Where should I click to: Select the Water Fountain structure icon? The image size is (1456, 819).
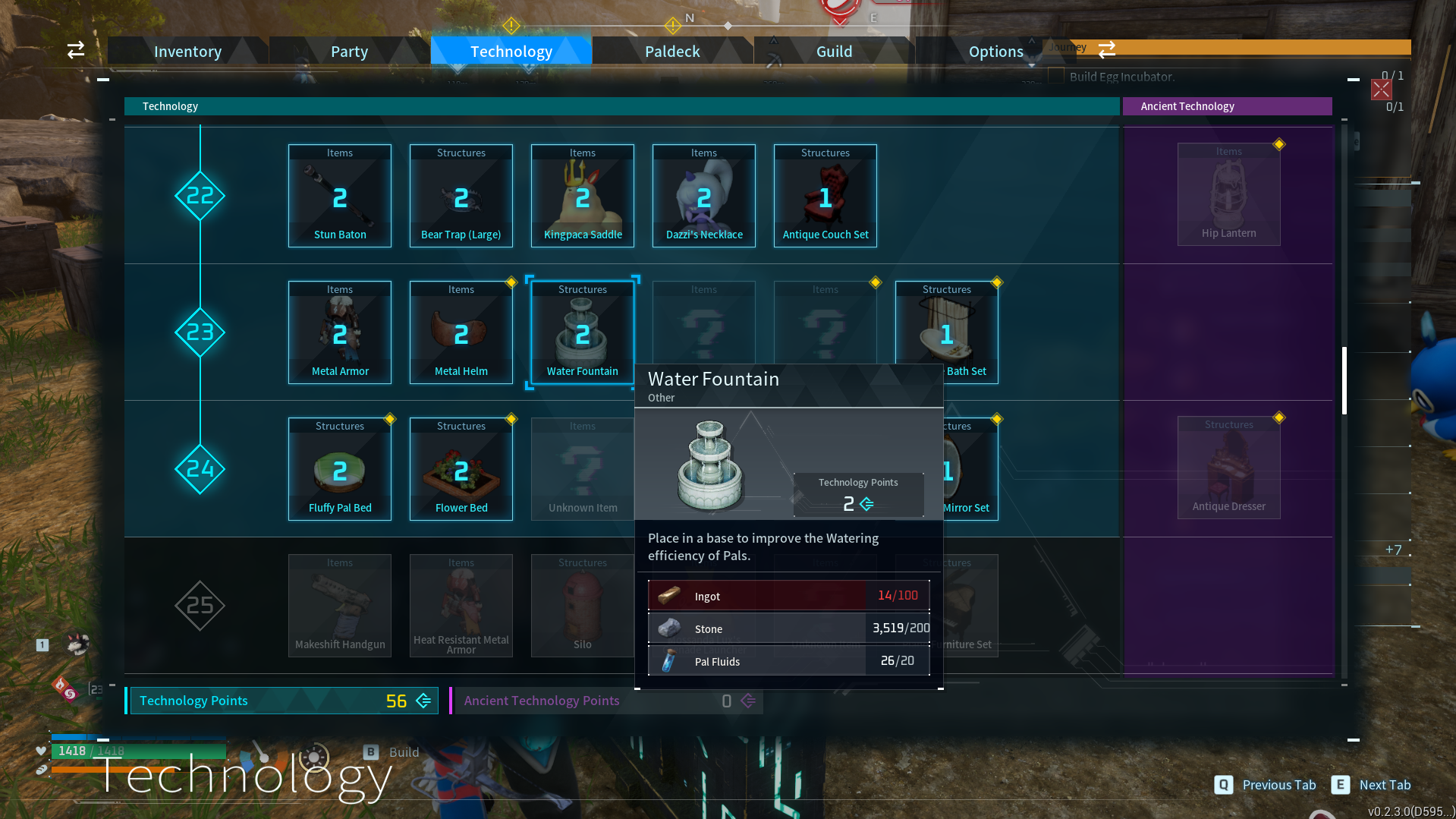click(582, 332)
